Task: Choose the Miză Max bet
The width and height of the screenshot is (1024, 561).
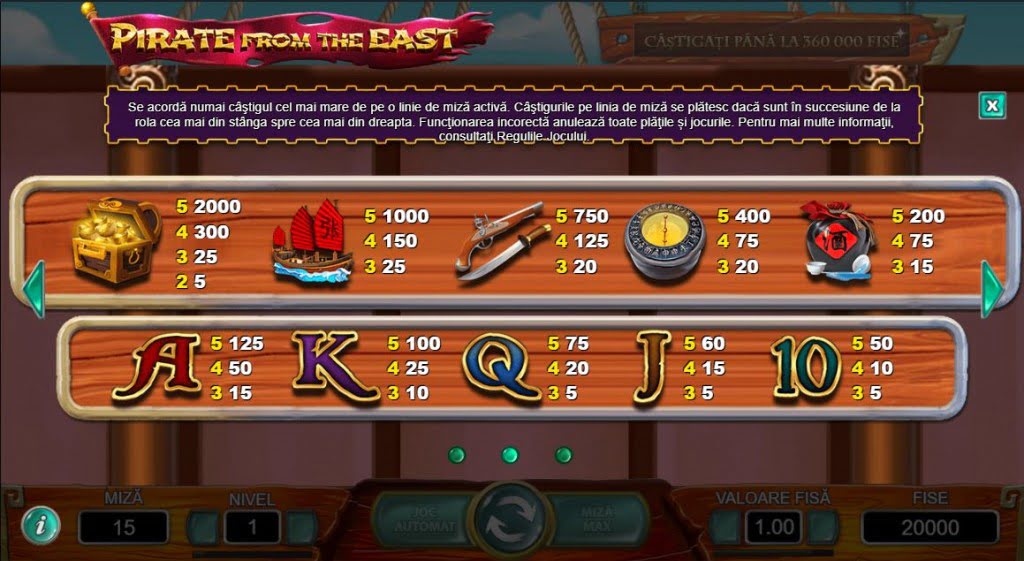Action: (x=602, y=519)
